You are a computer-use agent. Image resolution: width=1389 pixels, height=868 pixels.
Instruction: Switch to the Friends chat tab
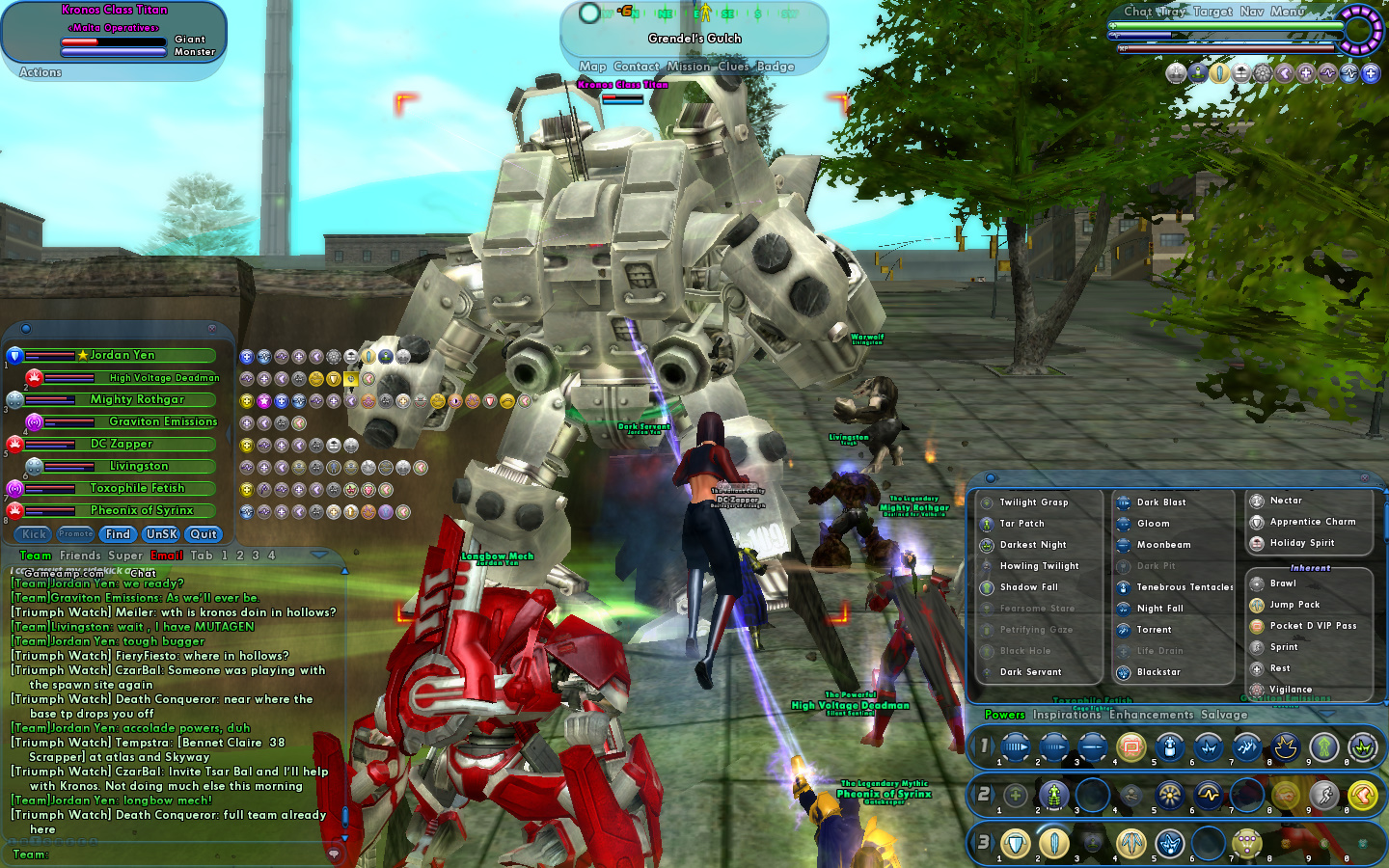coord(80,556)
